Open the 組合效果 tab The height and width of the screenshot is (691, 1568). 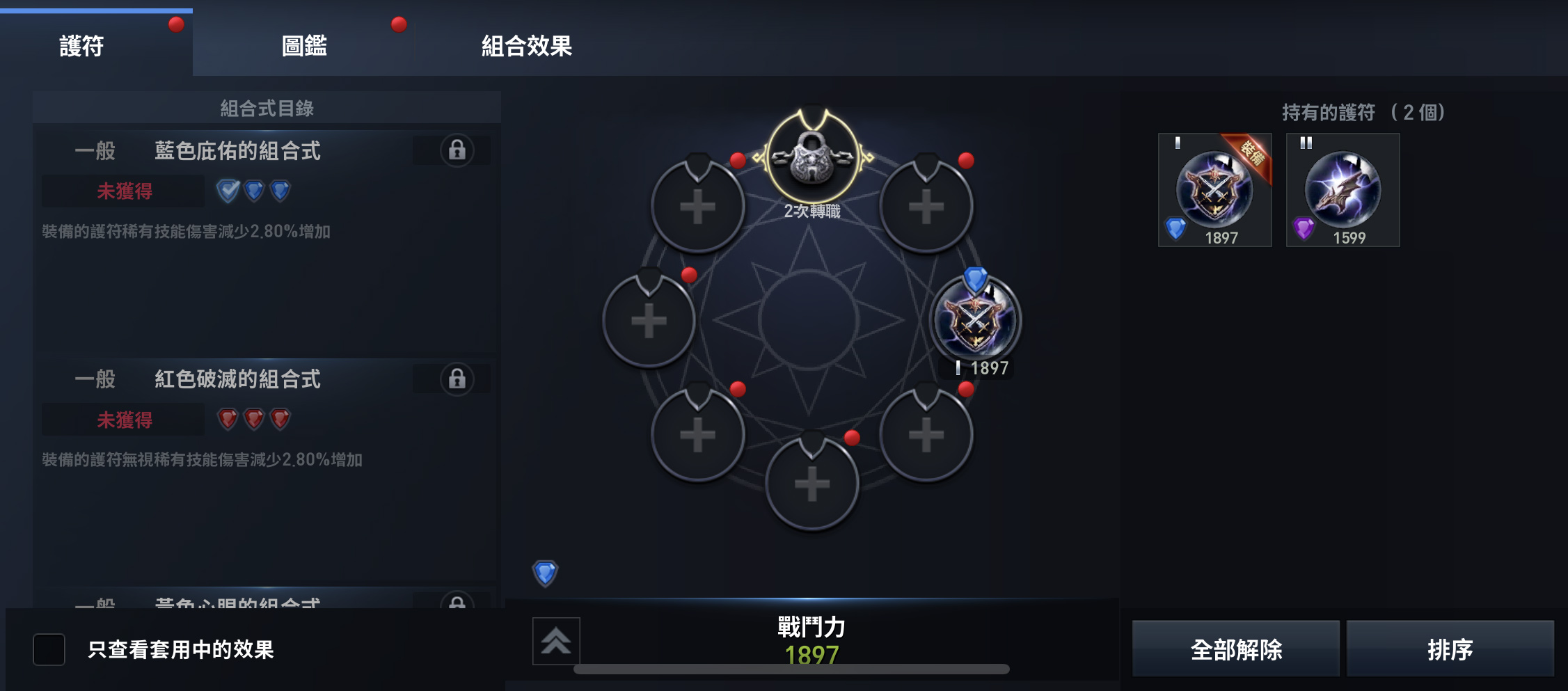[527, 46]
